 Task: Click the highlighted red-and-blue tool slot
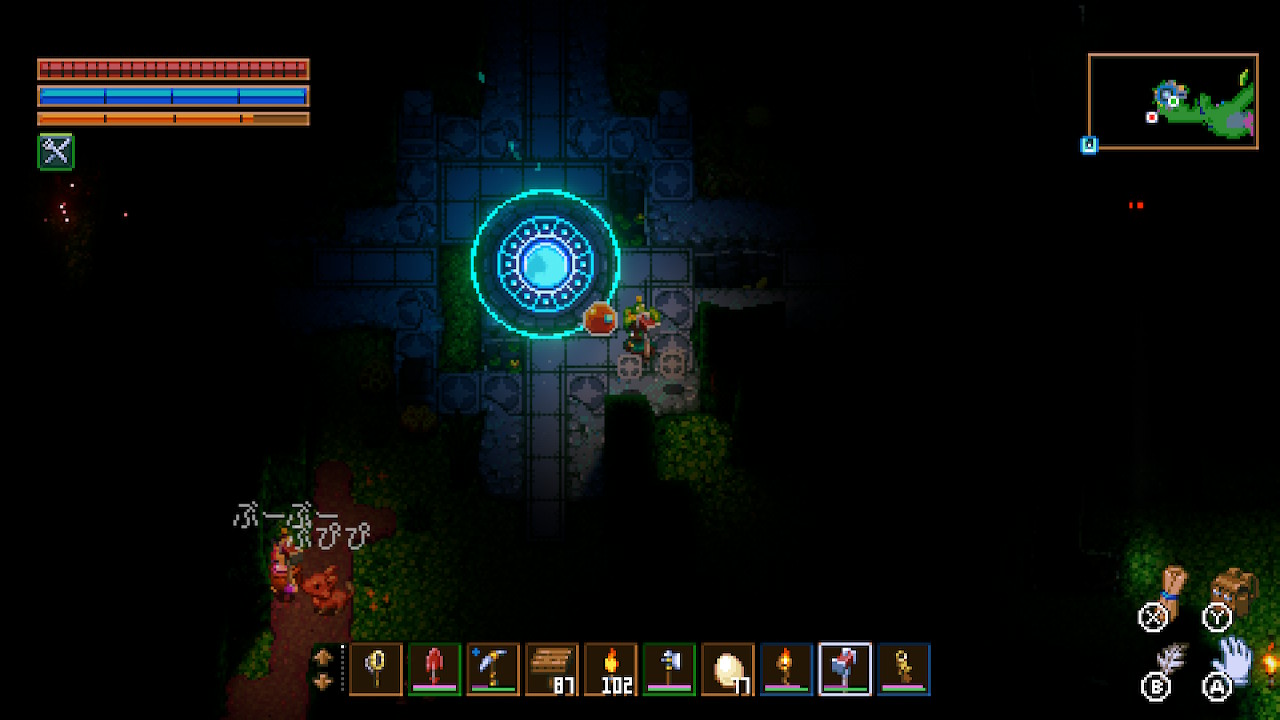pyautogui.click(x=845, y=668)
